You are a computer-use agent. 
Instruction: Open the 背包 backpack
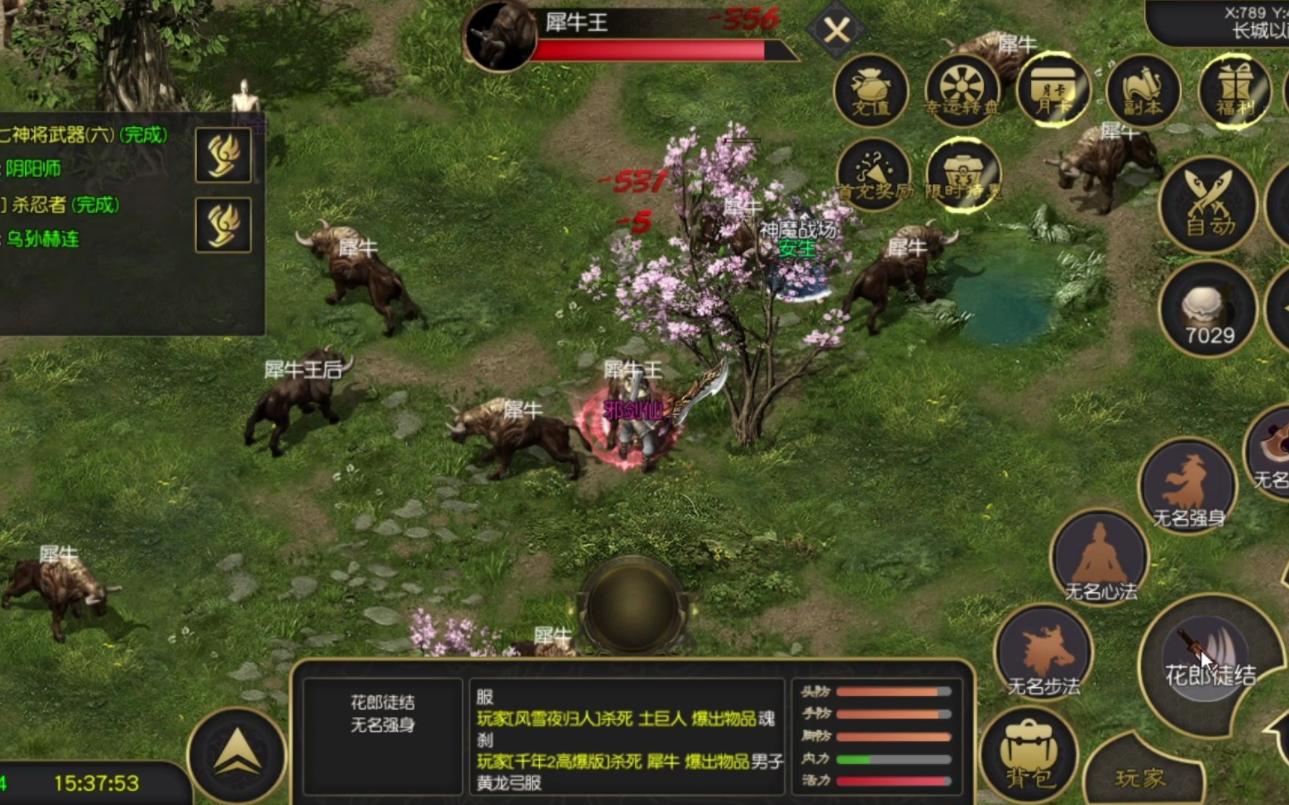point(1028,754)
